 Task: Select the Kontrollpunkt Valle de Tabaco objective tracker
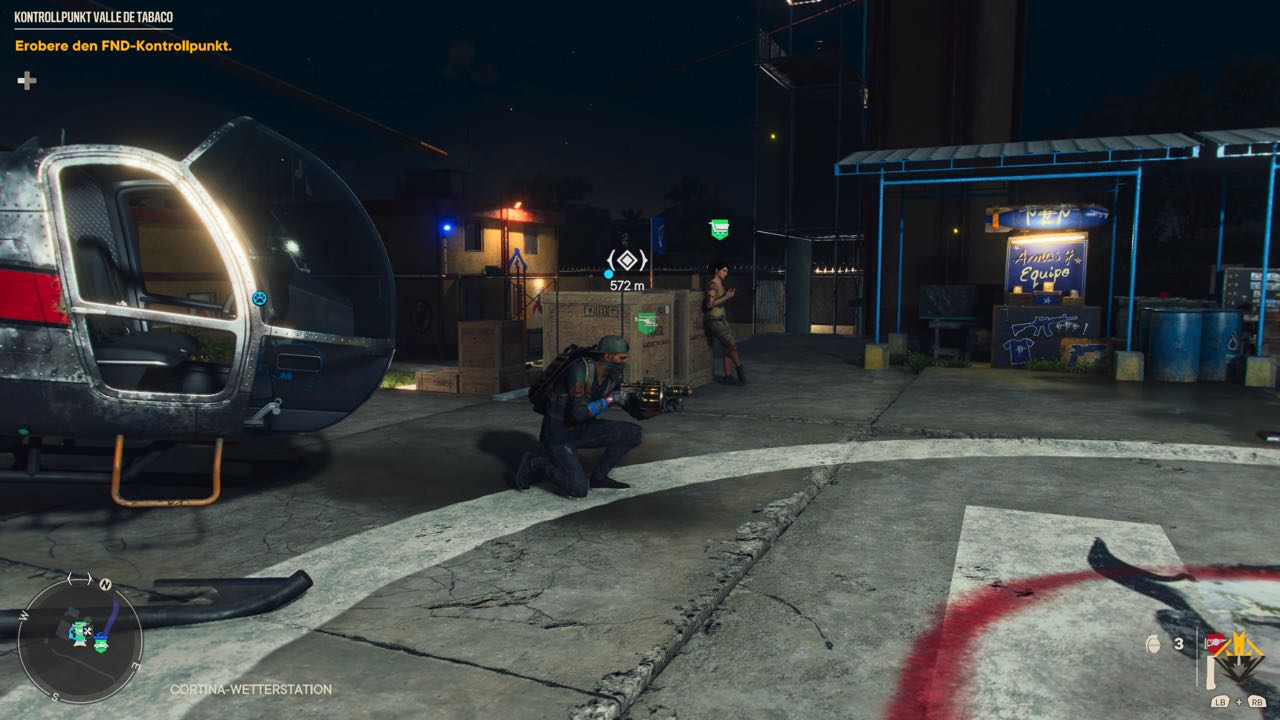click(93, 17)
